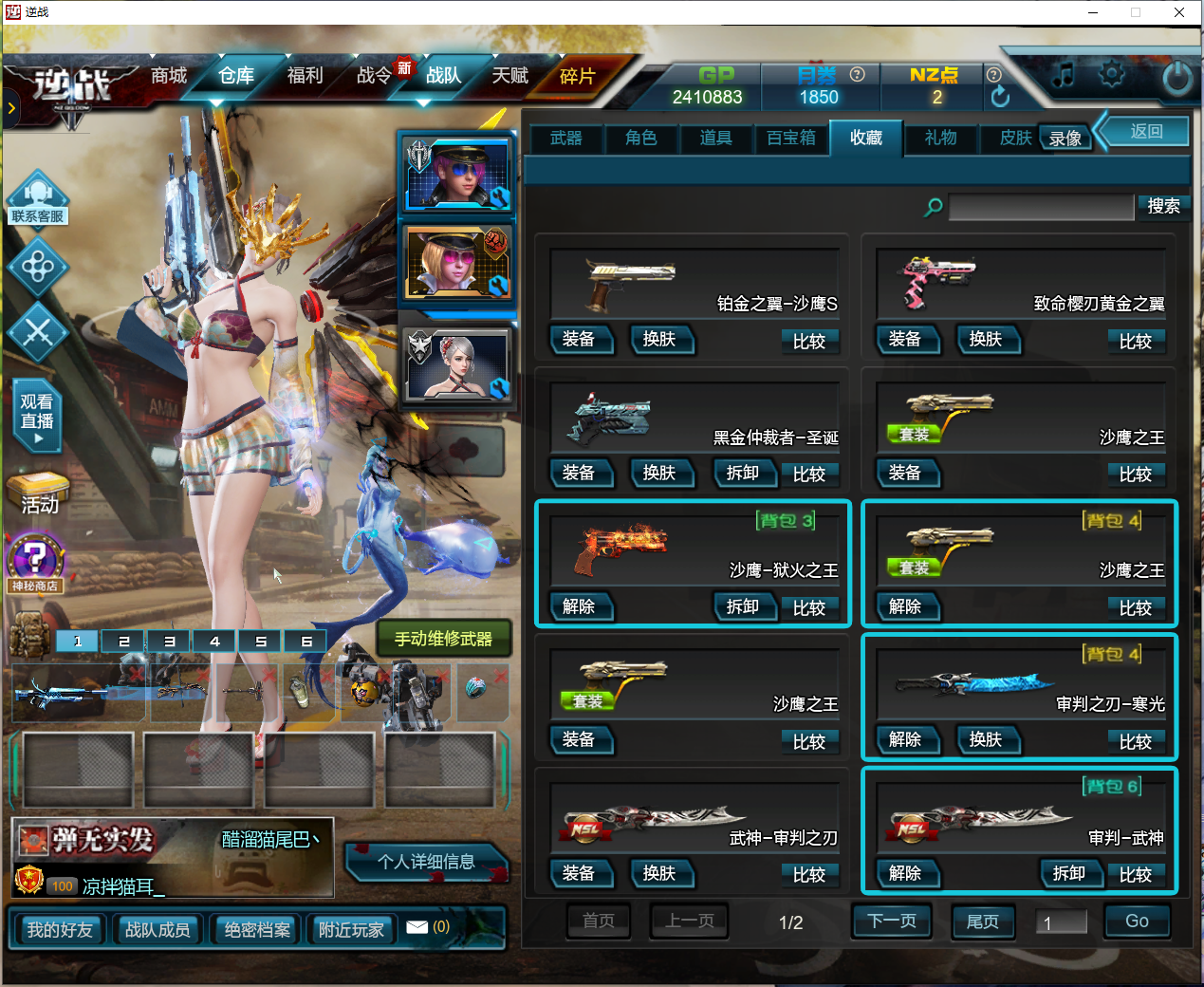Open the 战队 team menu
Viewport: 1204px width, 987px height.
pos(443,76)
